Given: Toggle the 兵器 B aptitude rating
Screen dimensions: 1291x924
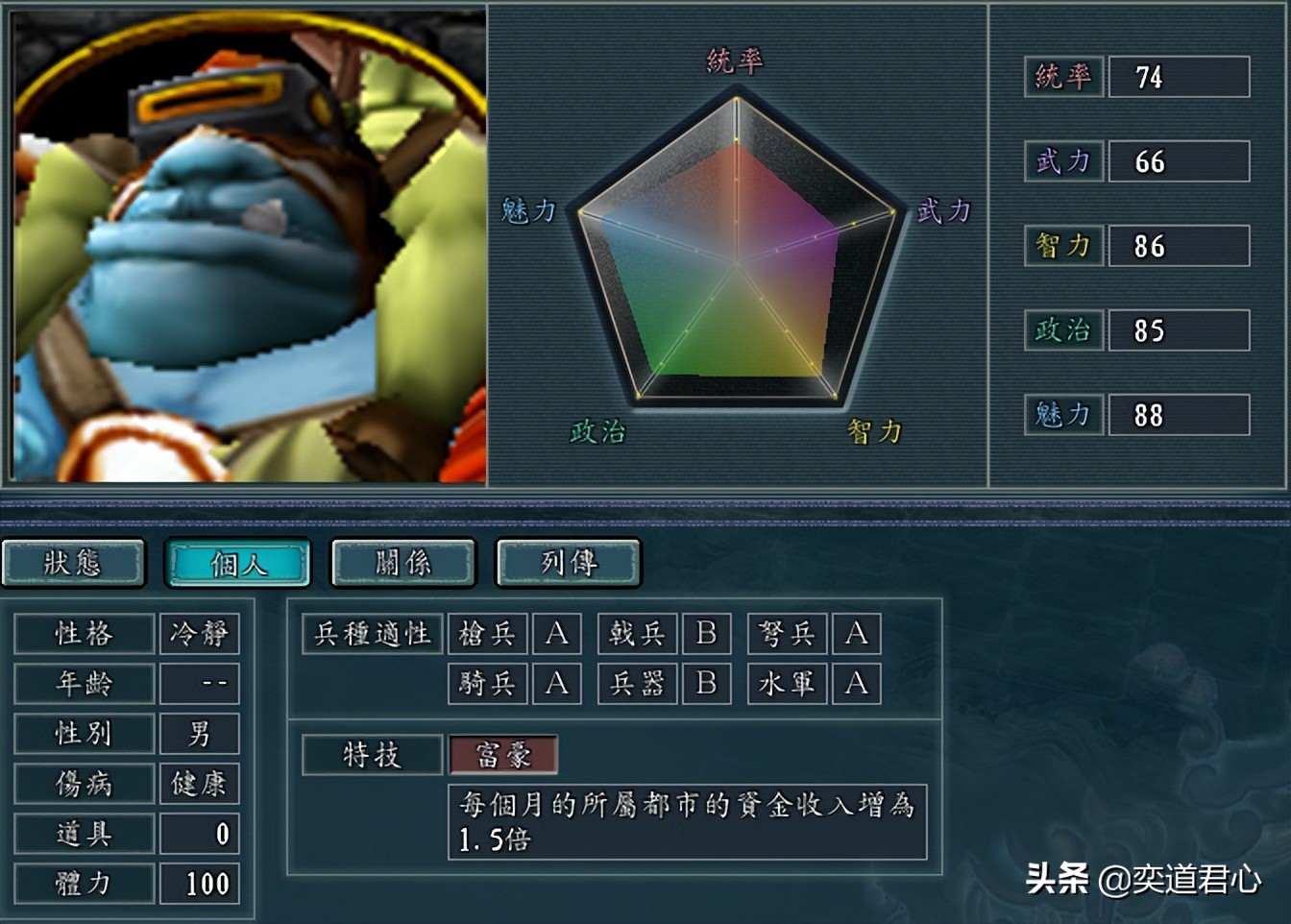Looking at the screenshot, I should pyautogui.click(x=707, y=685).
